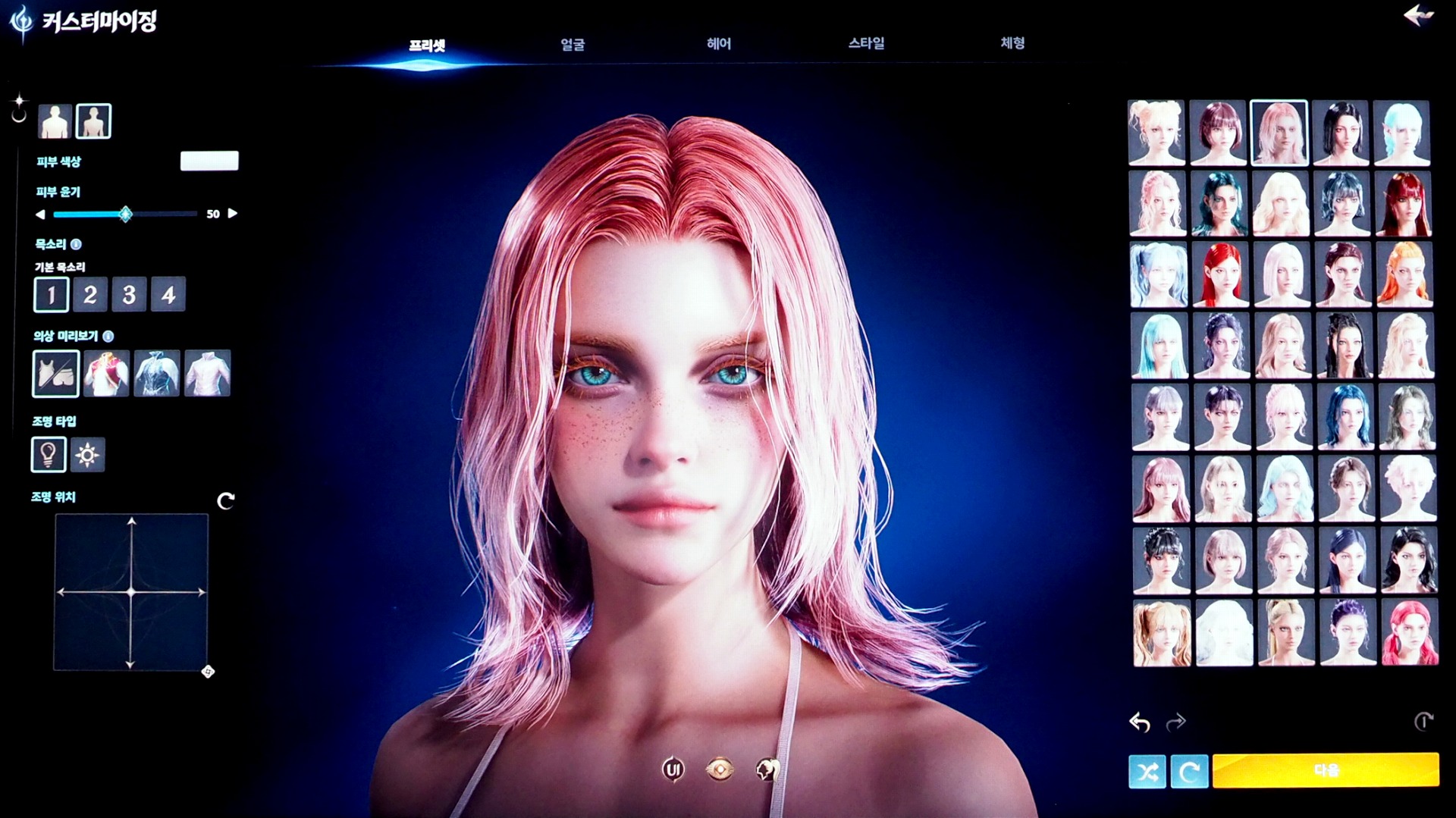
Task: Go back with the top-right arrow
Action: [x=1417, y=16]
